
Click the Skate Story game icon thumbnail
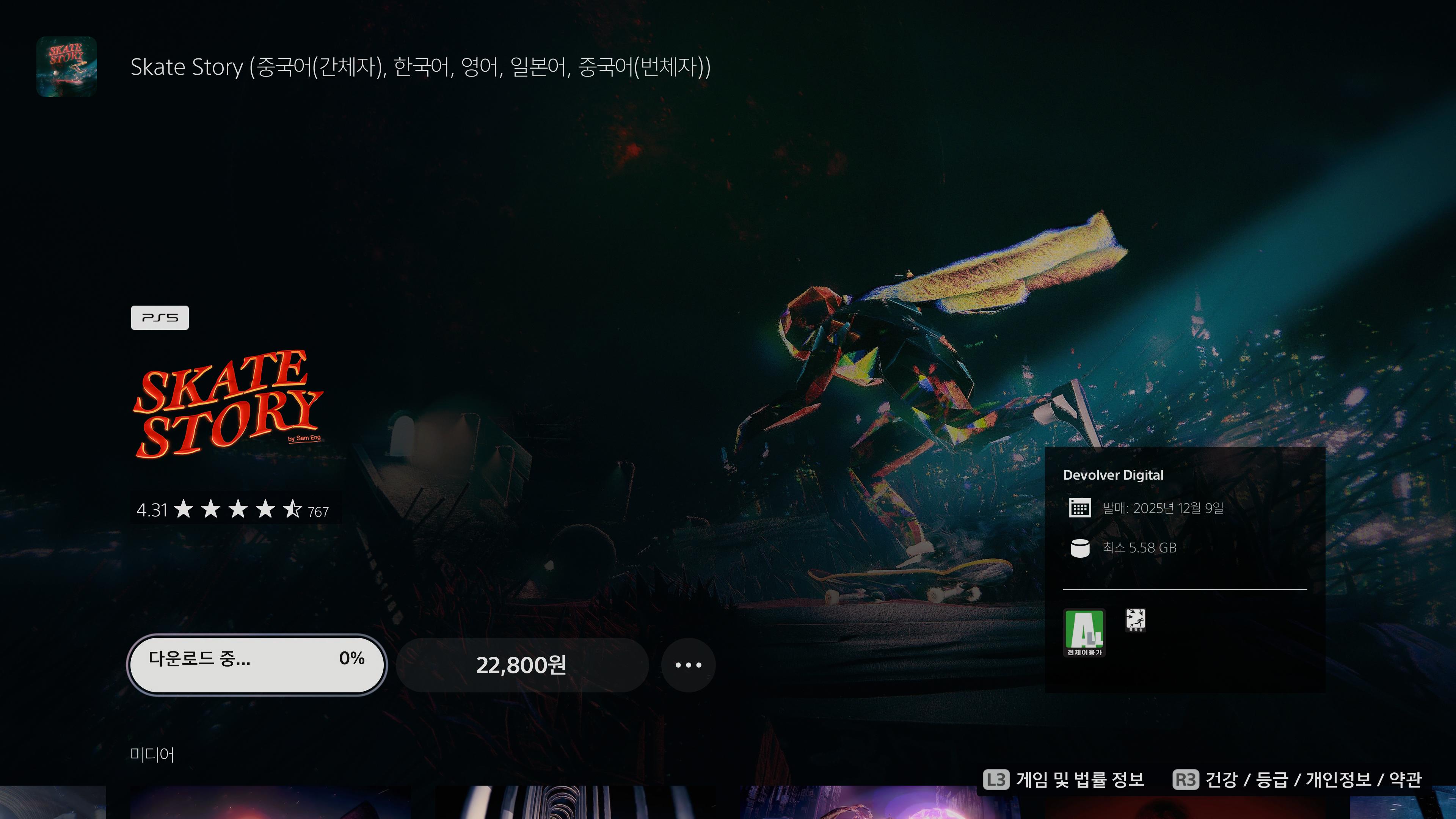pyautogui.click(x=67, y=67)
